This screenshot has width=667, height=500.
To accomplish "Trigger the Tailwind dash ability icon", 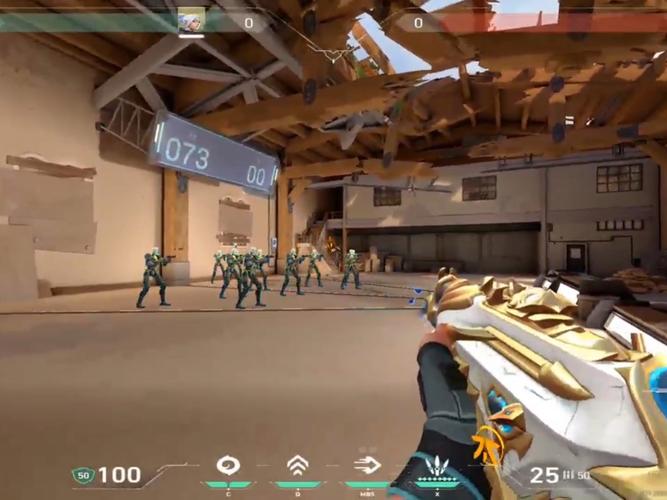I will 367,465.
